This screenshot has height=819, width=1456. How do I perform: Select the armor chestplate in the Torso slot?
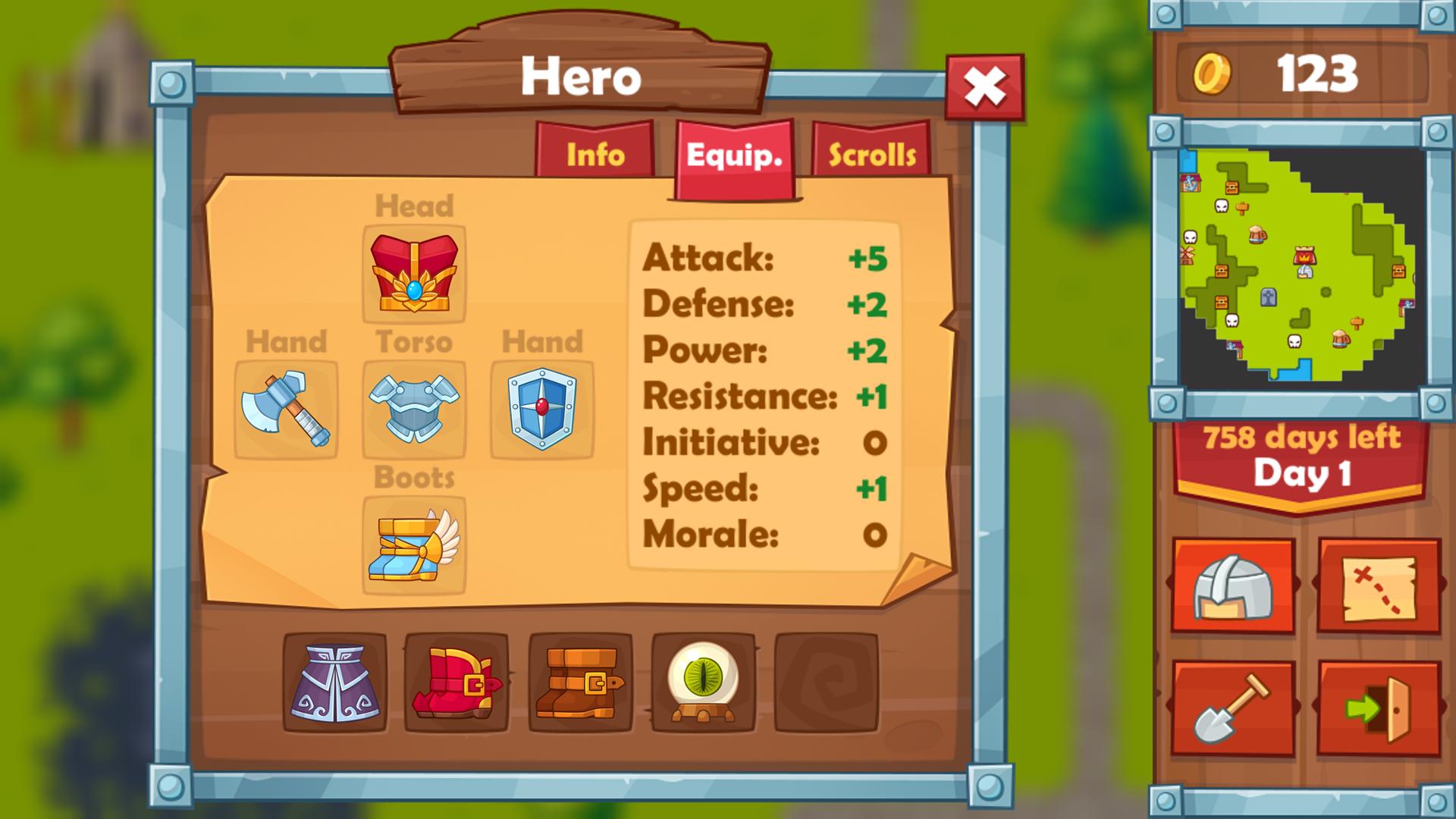[413, 409]
